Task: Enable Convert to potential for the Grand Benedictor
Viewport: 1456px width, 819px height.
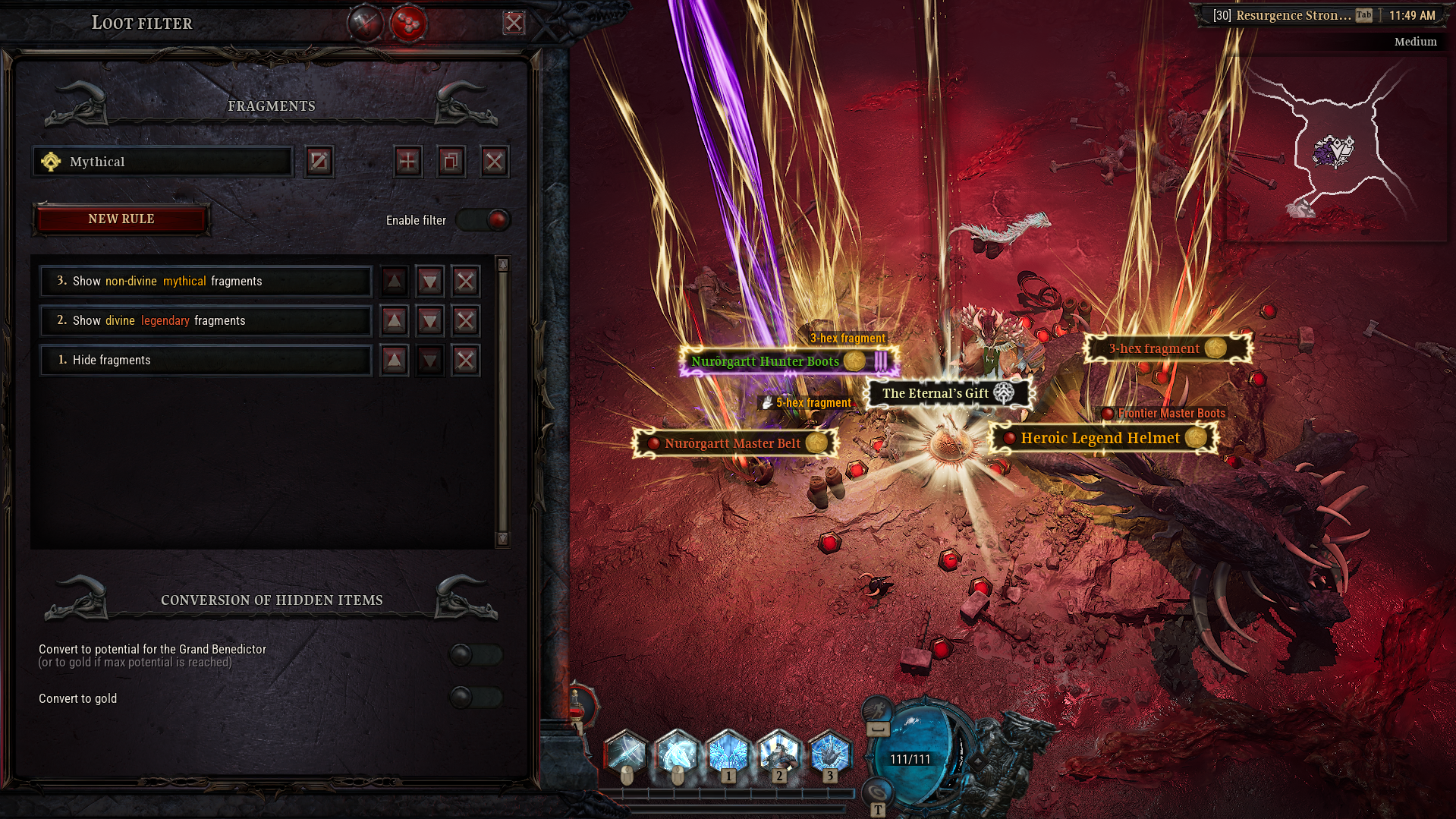Action: coord(474,654)
